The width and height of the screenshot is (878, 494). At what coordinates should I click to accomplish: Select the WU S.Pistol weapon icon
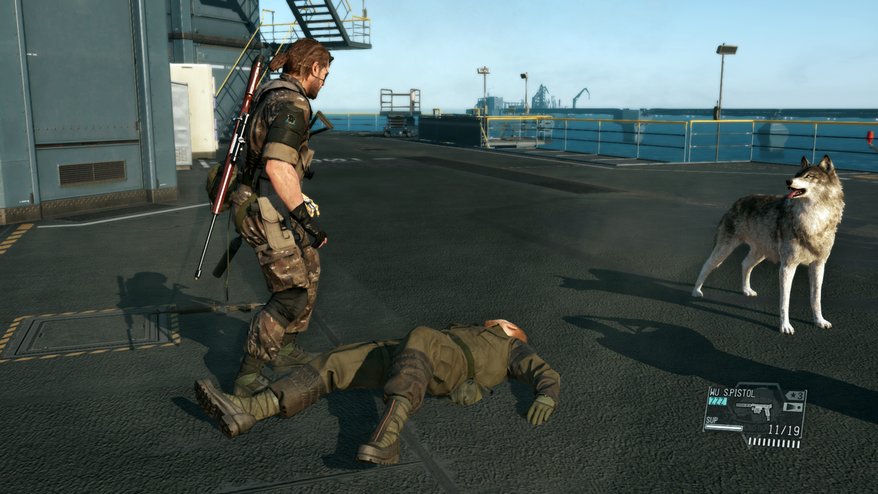756,409
